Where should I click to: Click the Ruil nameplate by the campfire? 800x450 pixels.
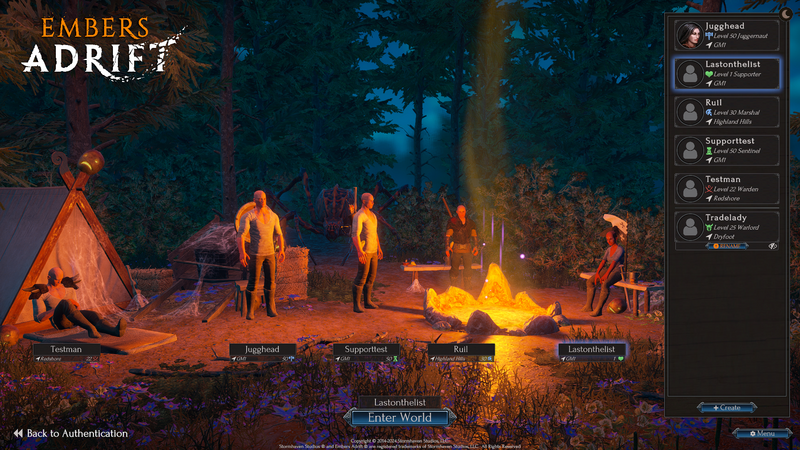point(461,351)
